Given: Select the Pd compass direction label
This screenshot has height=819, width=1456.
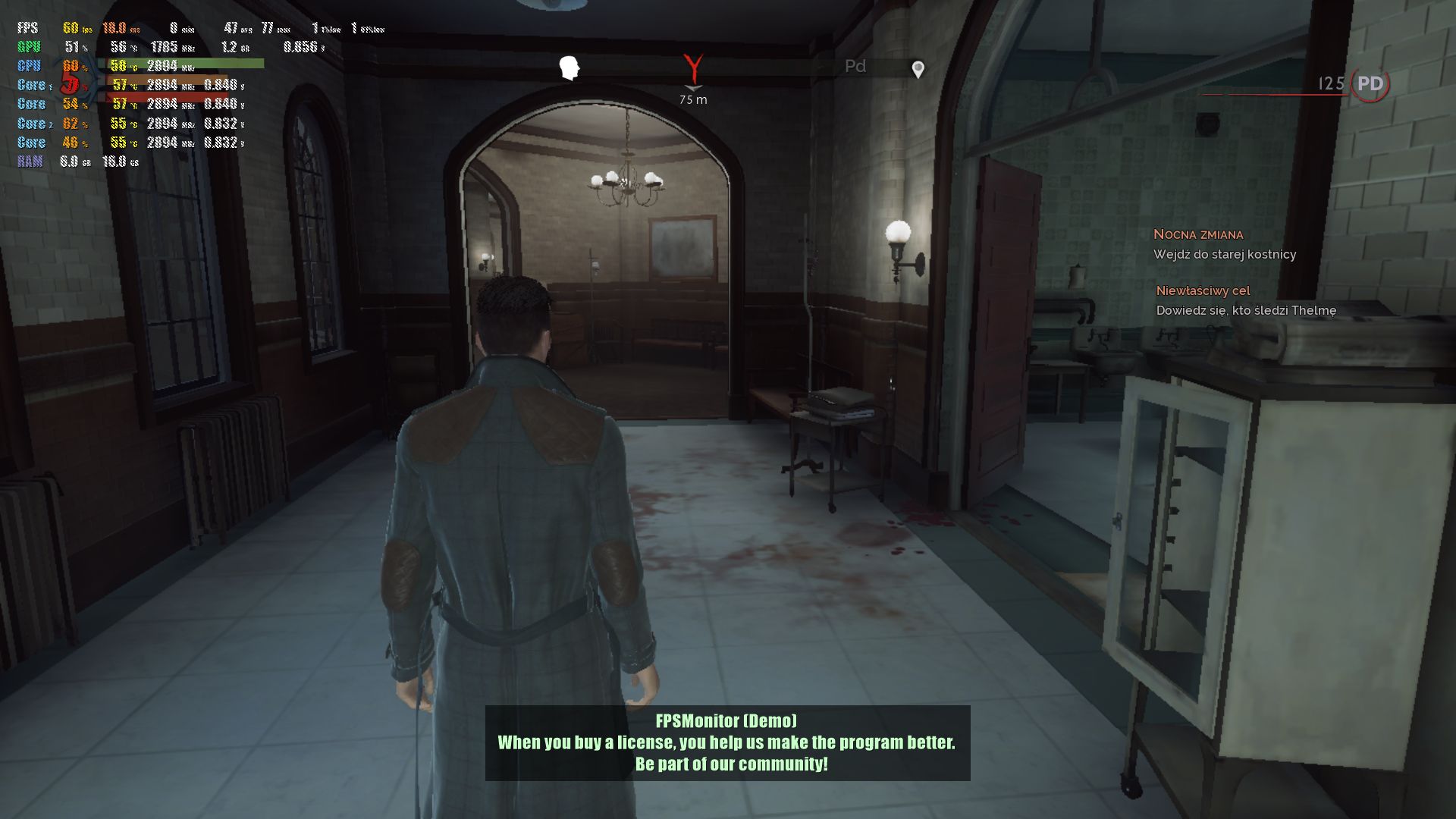Looking at the screenshot, I should coord(855,67).
